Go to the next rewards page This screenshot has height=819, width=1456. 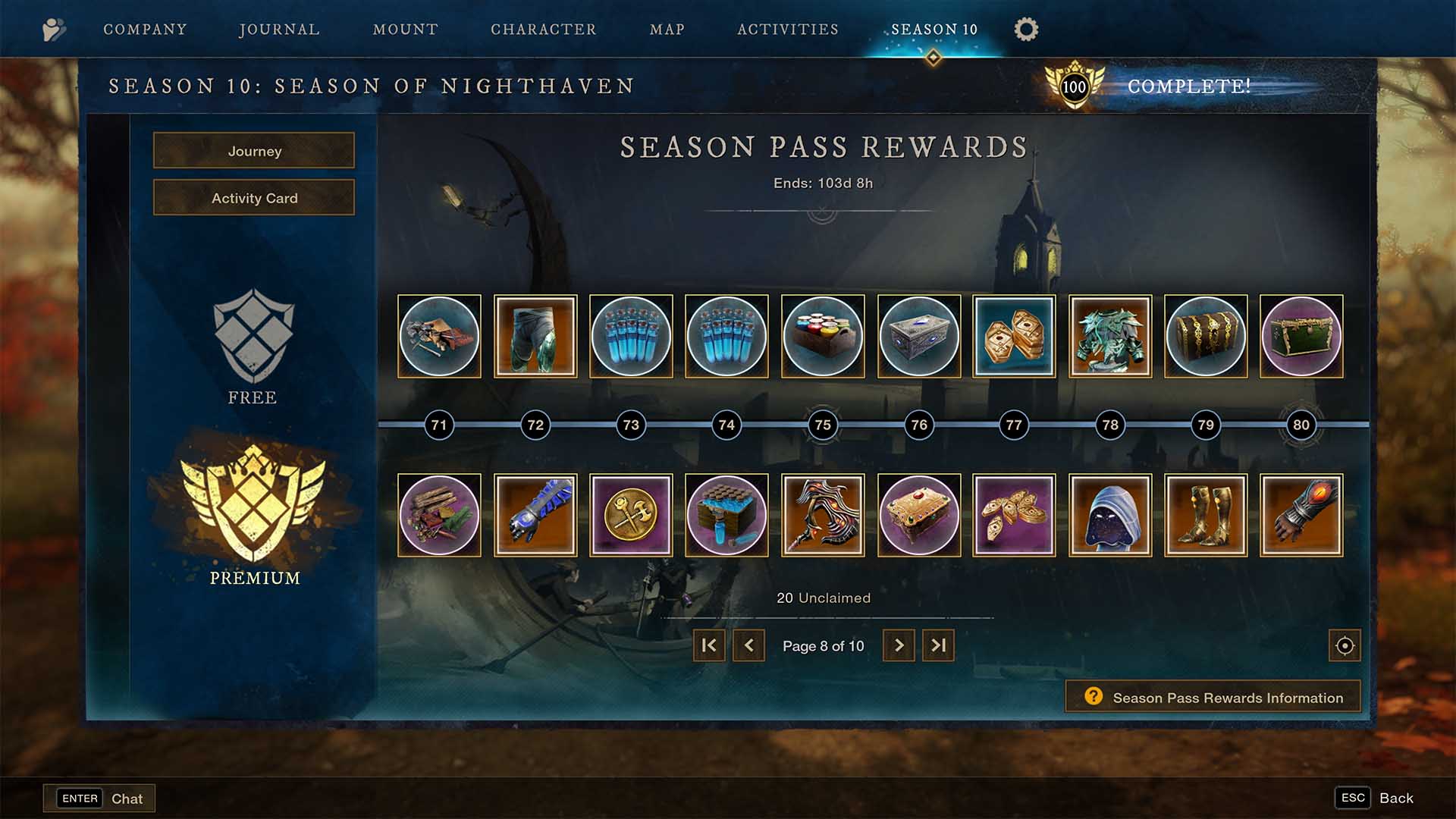point(899,645)
